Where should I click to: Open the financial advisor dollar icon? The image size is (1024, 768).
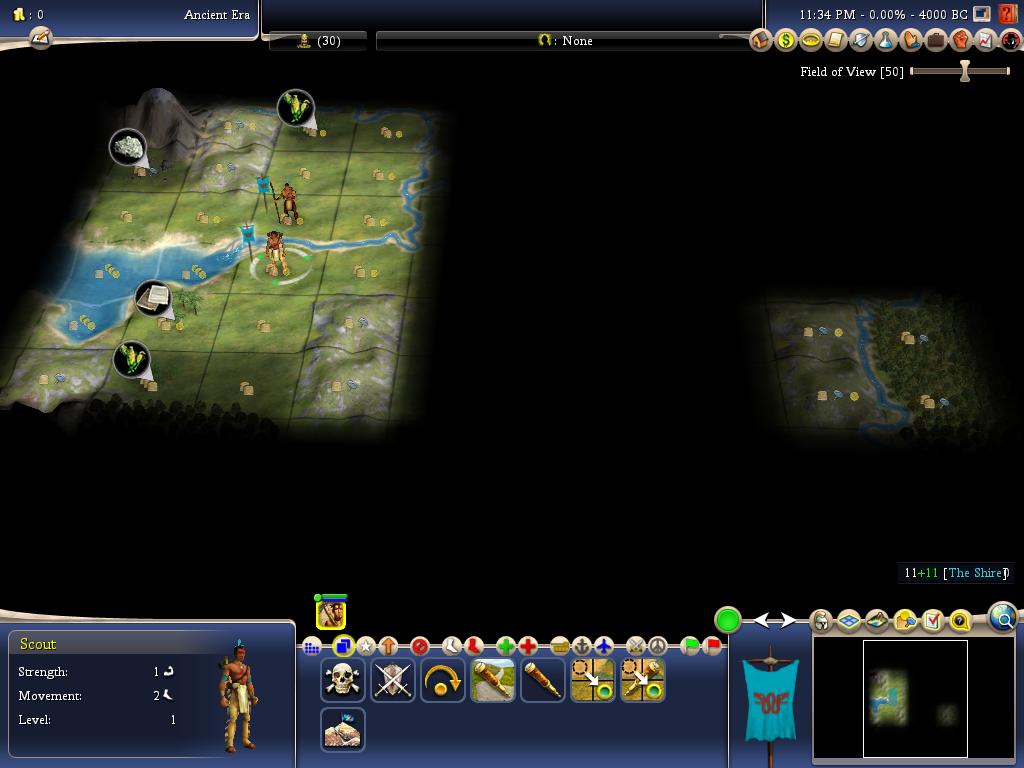[x=786, y=40]
